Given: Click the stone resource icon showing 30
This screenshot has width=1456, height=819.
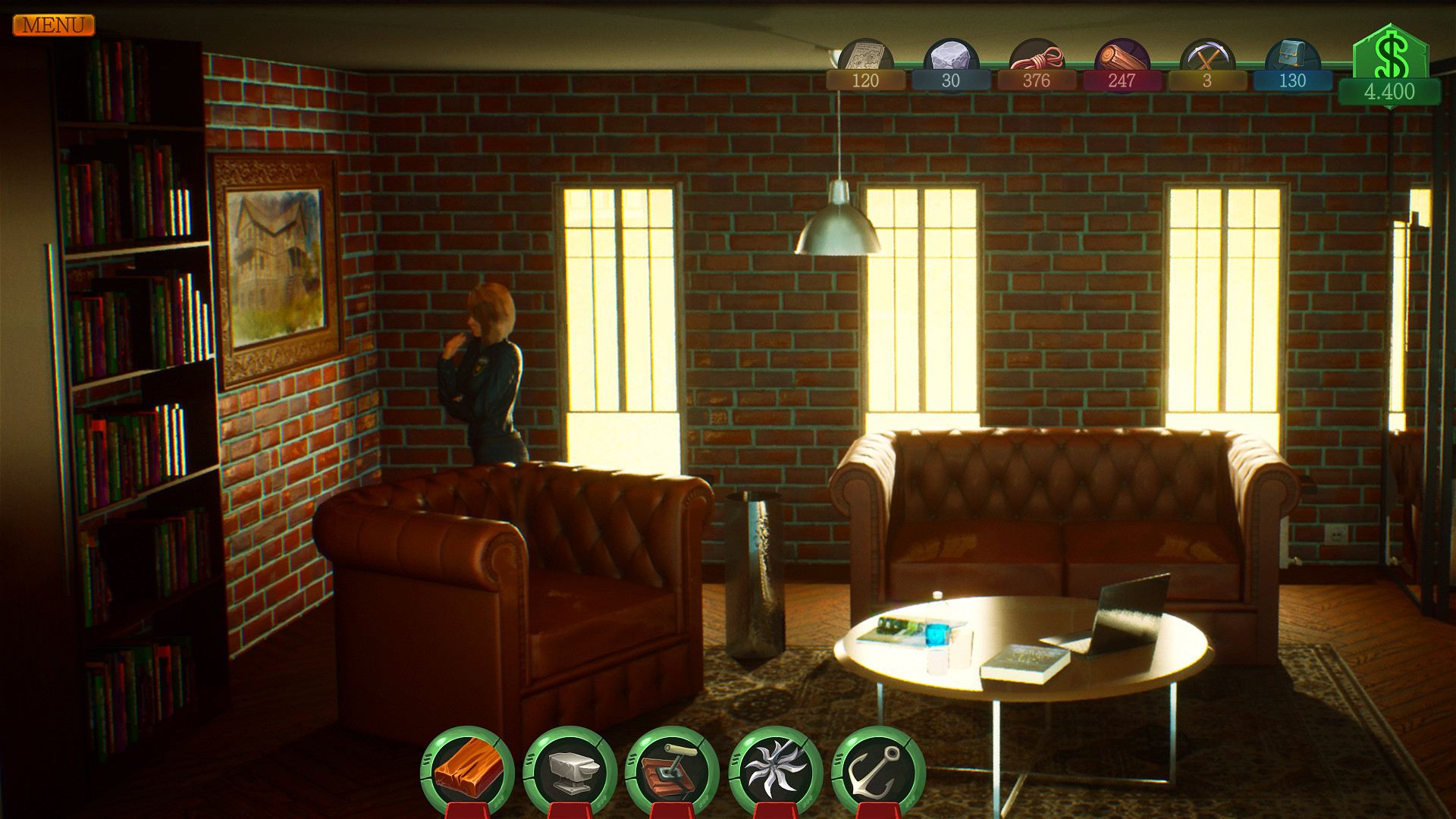Looking at the screenshot, I should 950,55.
